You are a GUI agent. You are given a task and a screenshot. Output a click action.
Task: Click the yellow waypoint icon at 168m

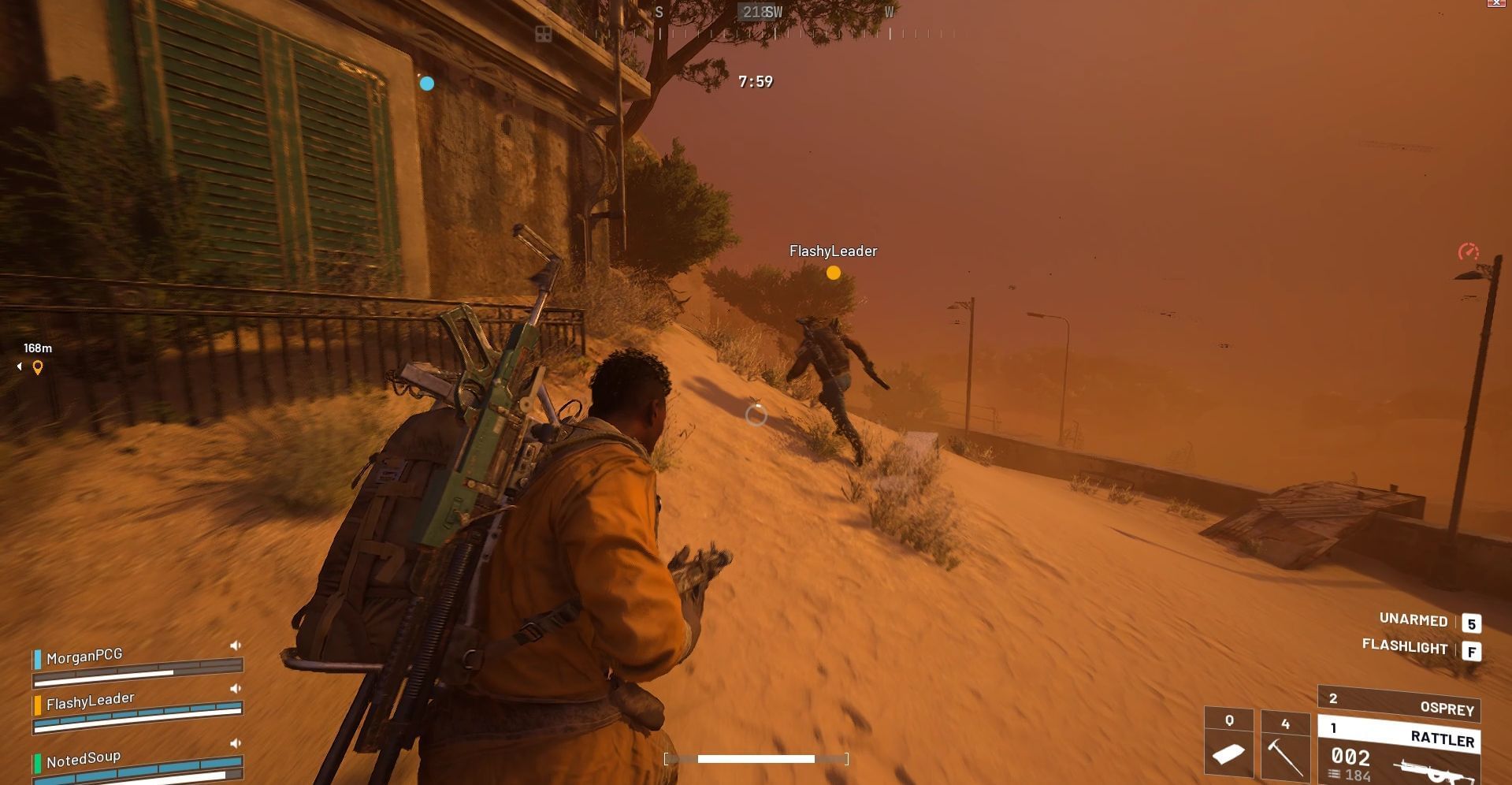pyautogui.click(x=36, y=366)
